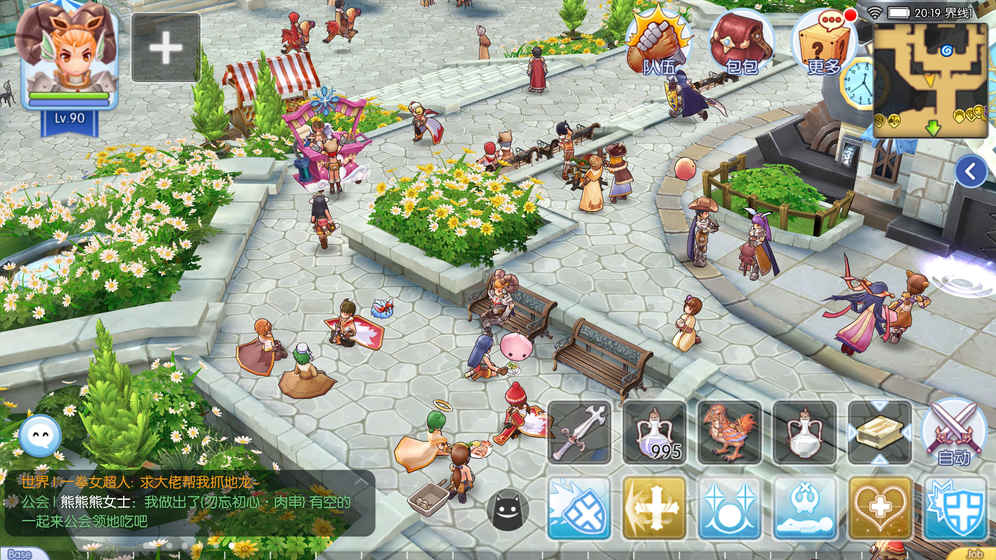
Task: Select the book slot with arrows
Action: coord(879,433)
